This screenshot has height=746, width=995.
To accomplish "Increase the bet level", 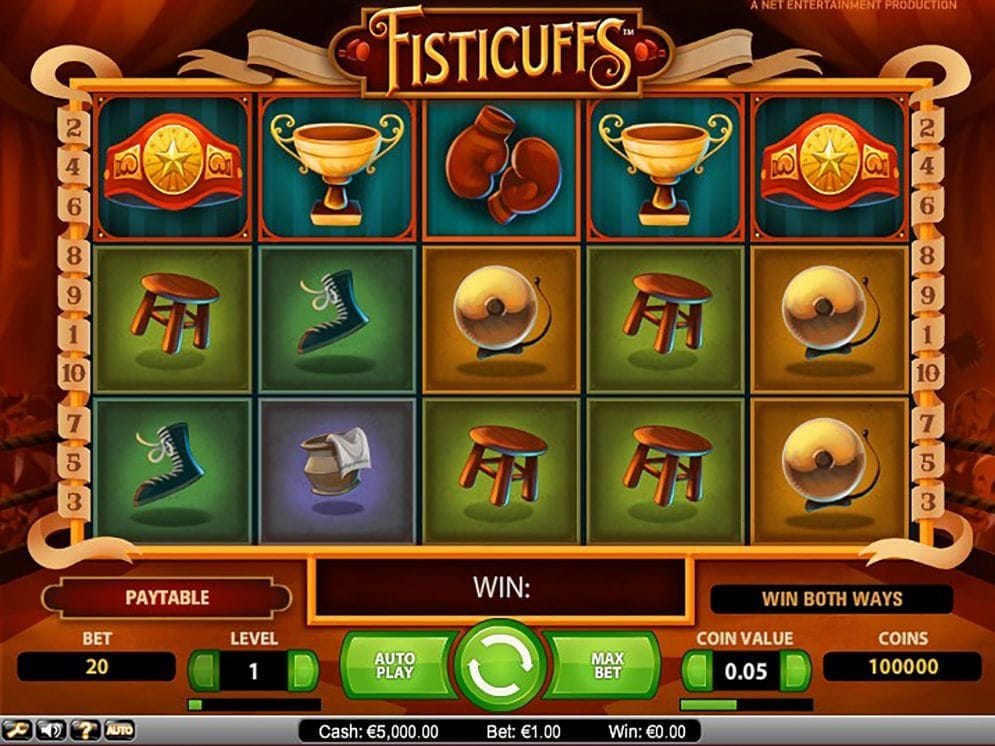I will (303, 670).
